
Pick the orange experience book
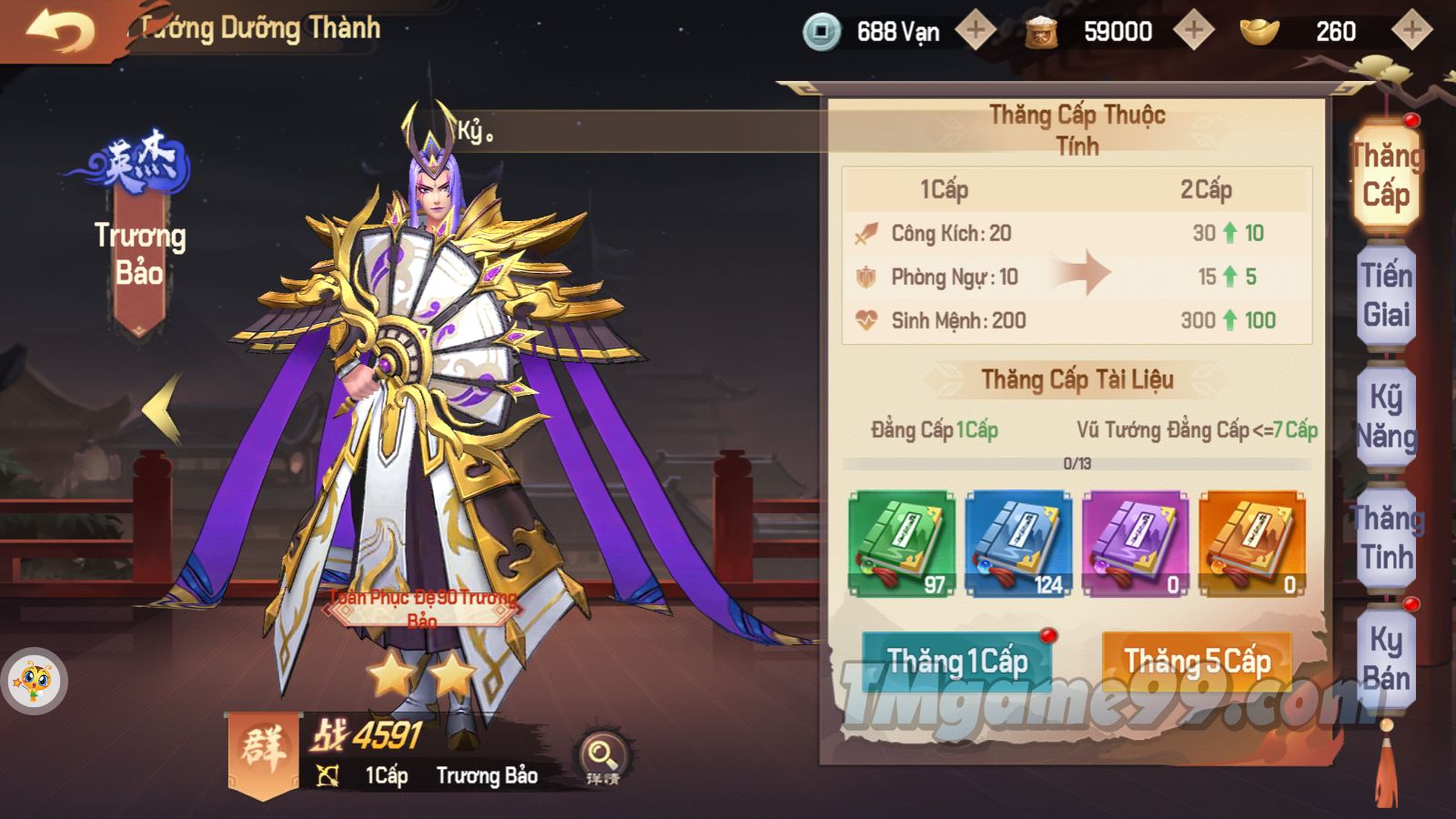coord(1252,544)
